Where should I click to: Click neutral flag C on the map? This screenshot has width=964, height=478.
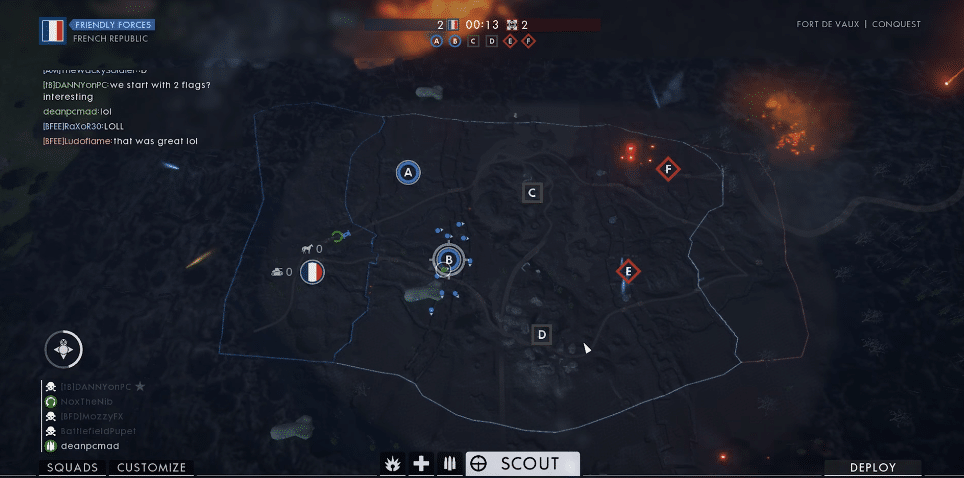click(532, 192)
